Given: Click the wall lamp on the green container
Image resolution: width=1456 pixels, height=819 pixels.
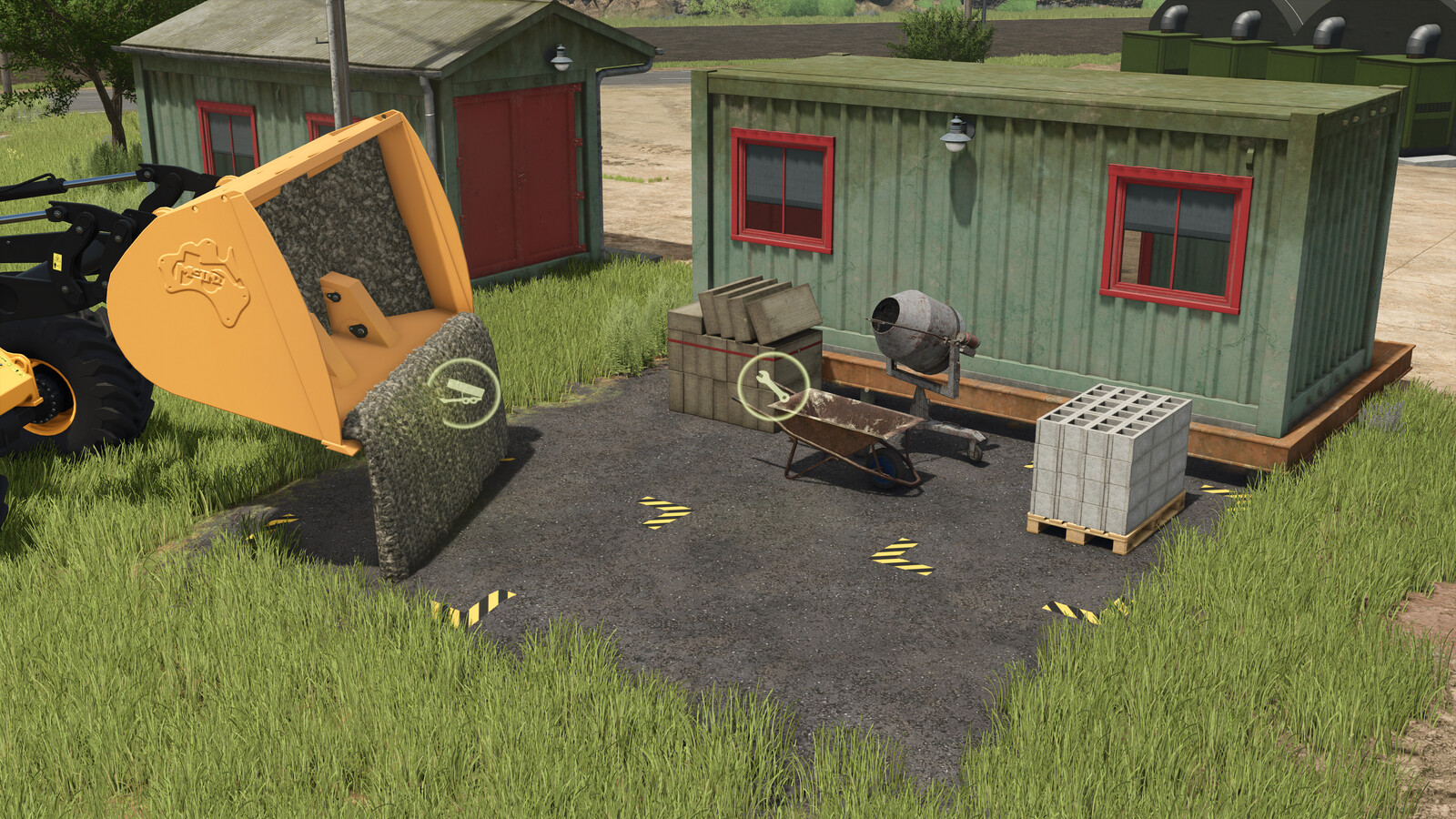Looking at the screenshot, I should tap(955, 132).
